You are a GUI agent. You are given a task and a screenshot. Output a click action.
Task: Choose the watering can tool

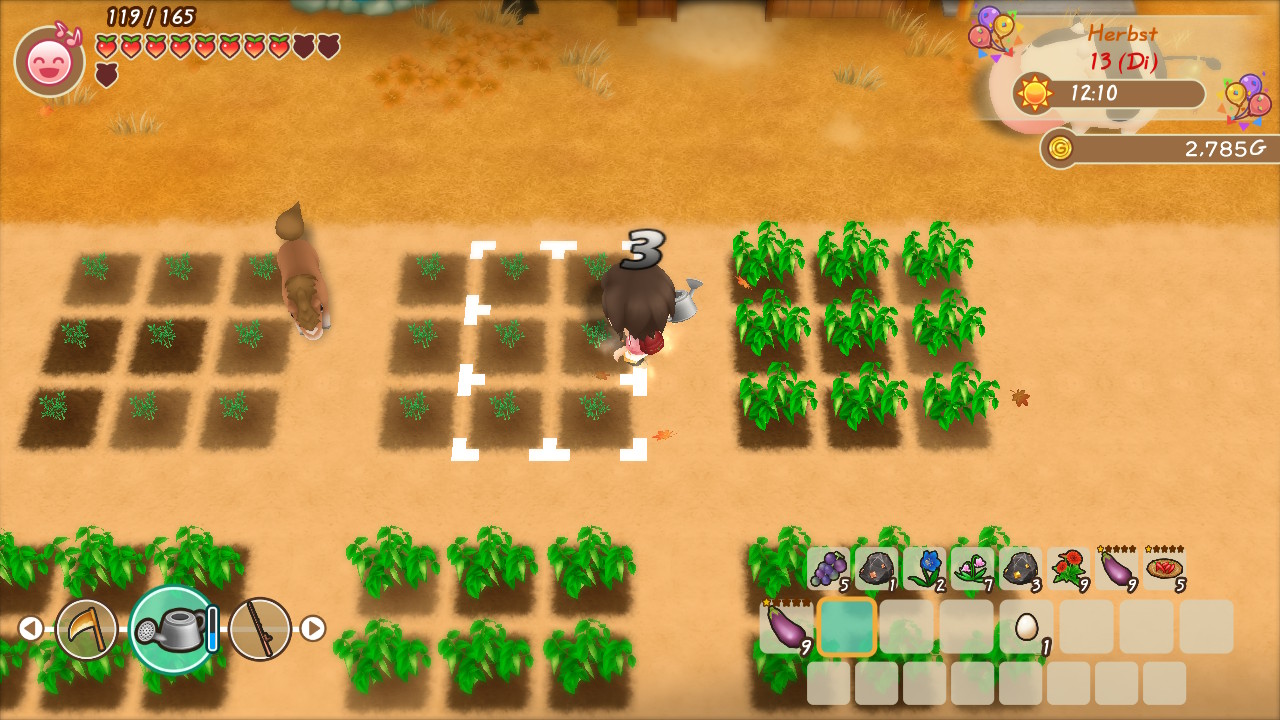173,629
